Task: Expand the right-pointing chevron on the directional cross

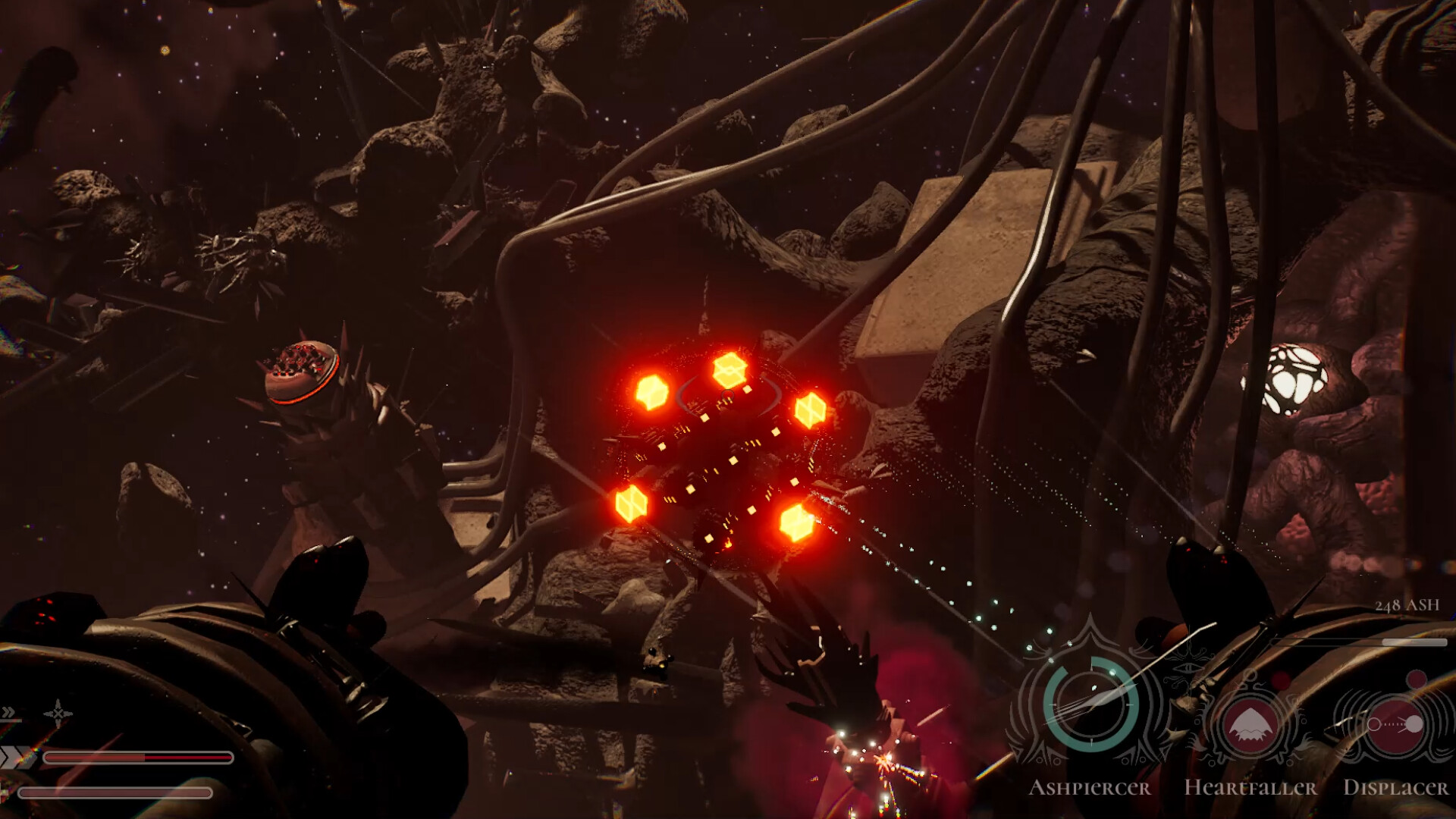Action: click(x=68, y=714)
